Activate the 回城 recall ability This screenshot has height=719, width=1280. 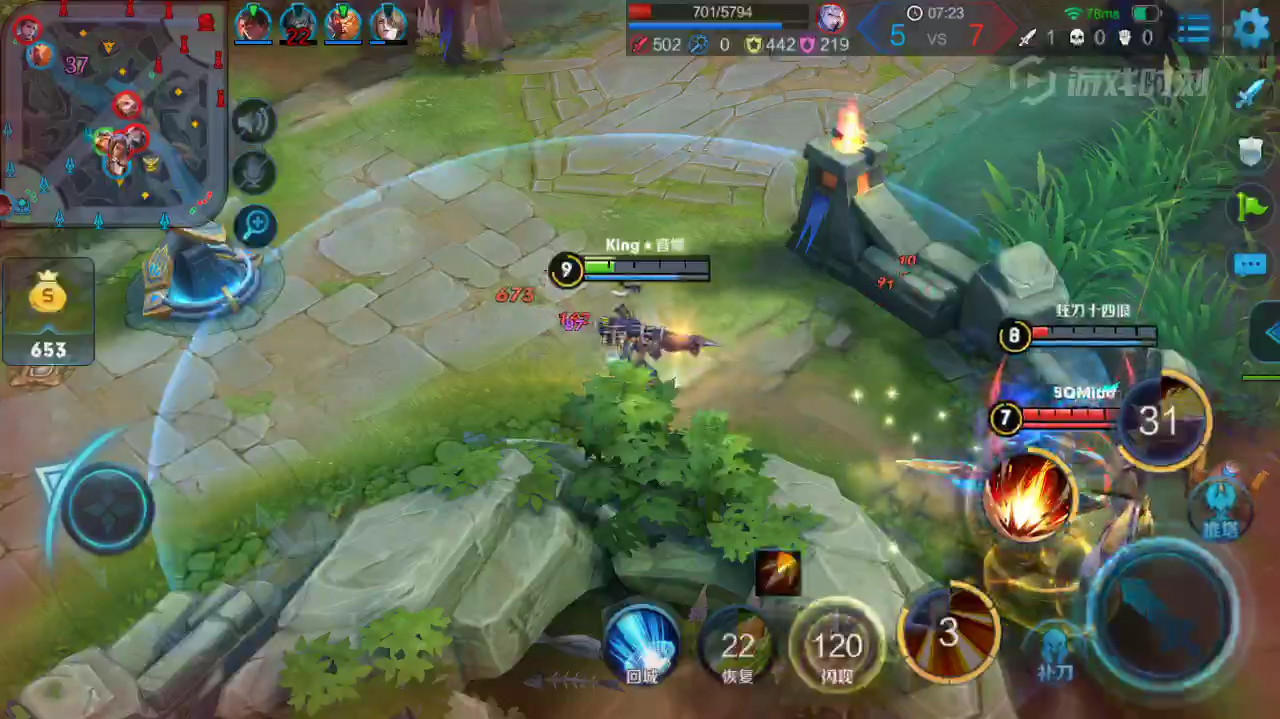click(641, 642)
